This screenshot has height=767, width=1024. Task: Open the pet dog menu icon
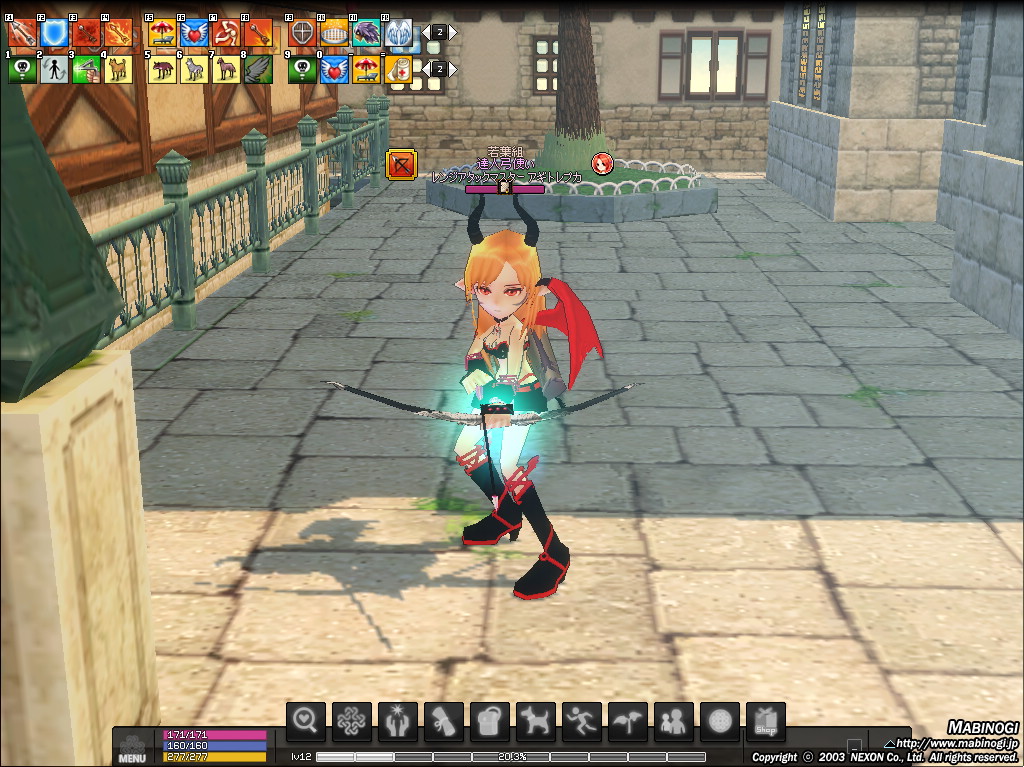535,721
